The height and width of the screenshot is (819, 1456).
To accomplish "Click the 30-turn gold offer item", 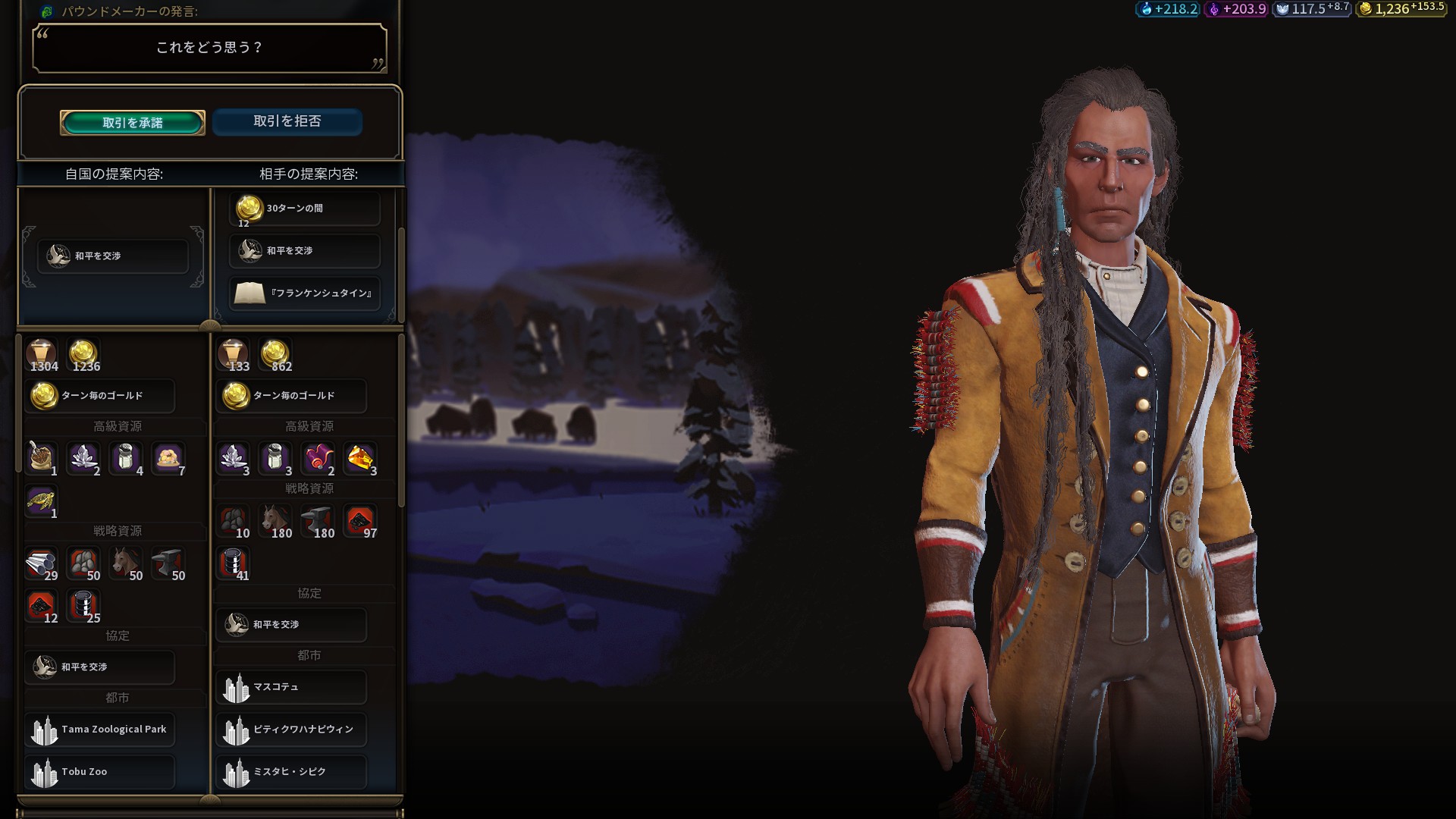I will pos(305,209).
